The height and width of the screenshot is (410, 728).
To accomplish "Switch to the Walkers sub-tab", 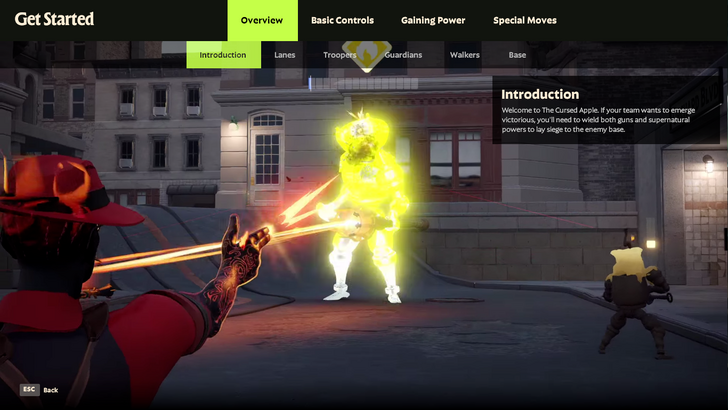I will click(x=465, y=55).
